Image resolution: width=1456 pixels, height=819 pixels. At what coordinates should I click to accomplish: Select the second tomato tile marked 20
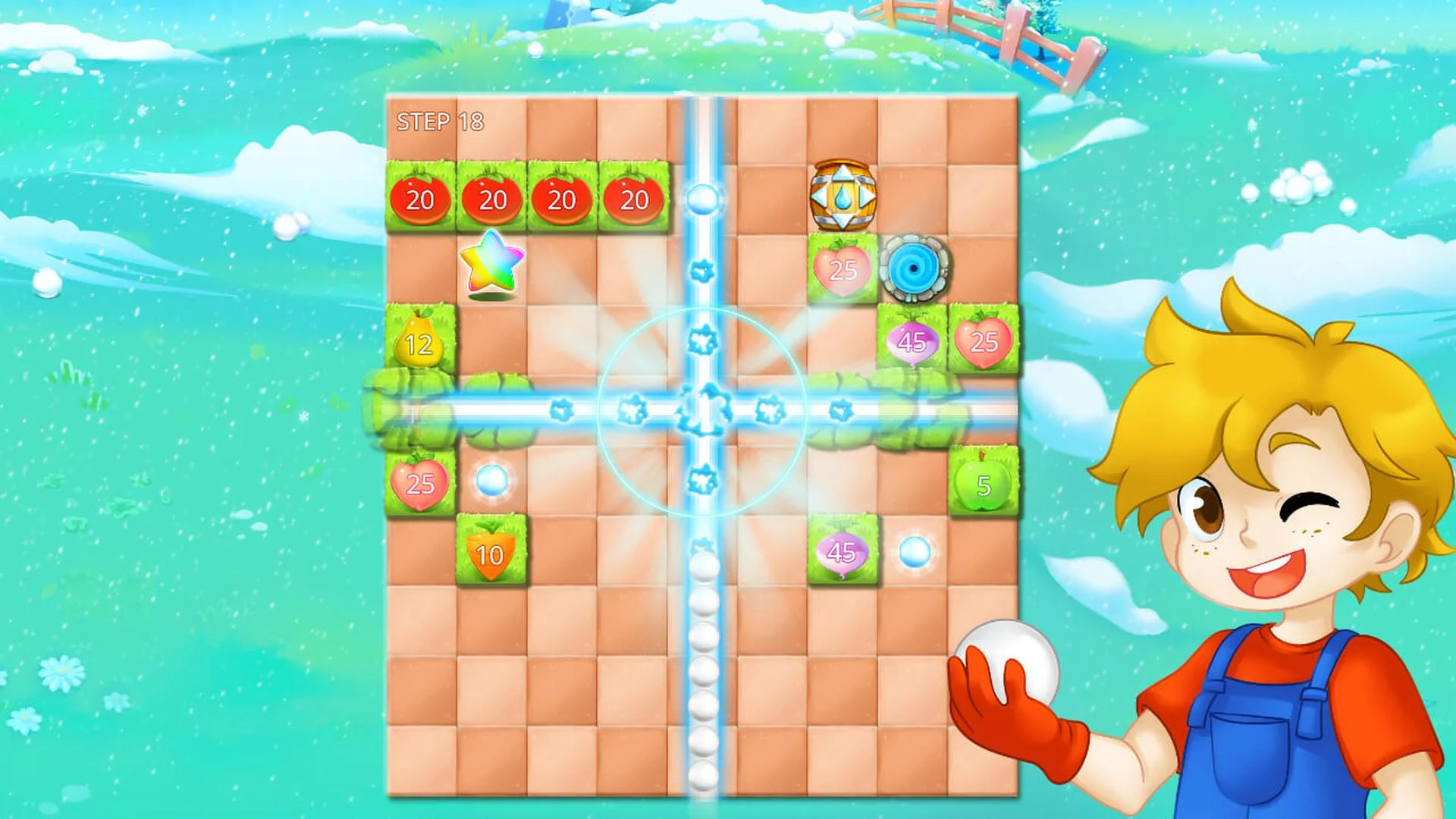491,199
